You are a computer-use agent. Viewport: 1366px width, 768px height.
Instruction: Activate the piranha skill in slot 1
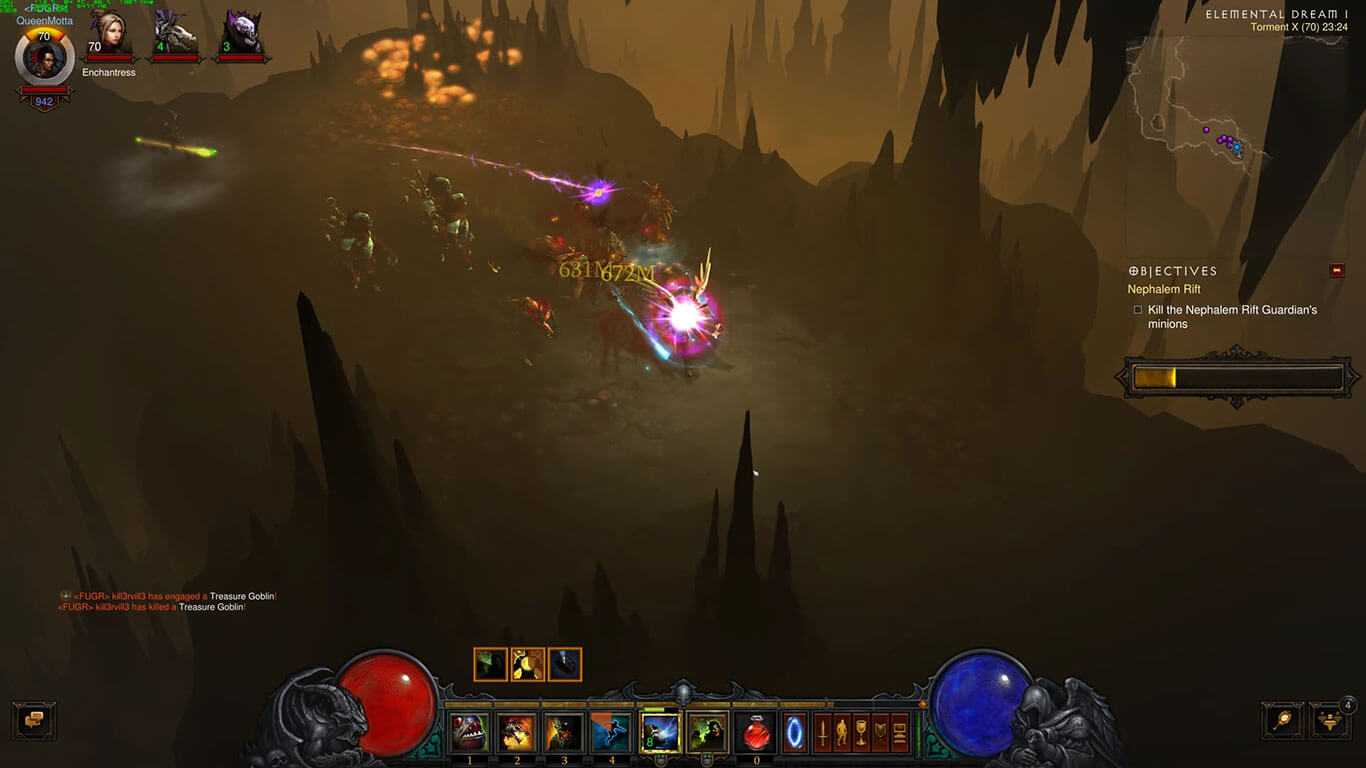point(469,733)
